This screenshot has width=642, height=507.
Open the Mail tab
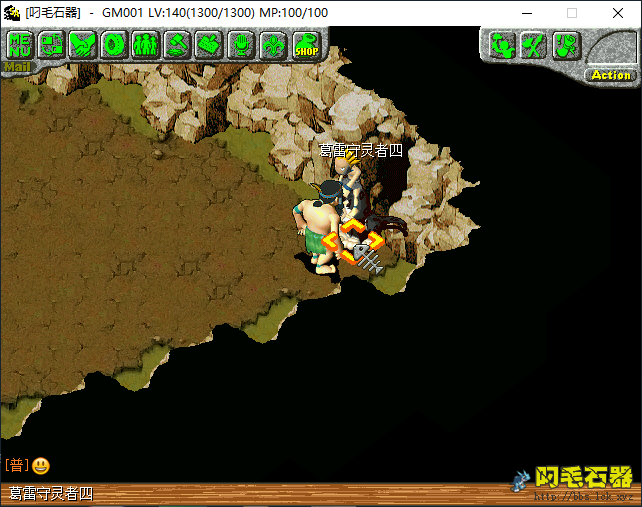(x=17, y=68)
